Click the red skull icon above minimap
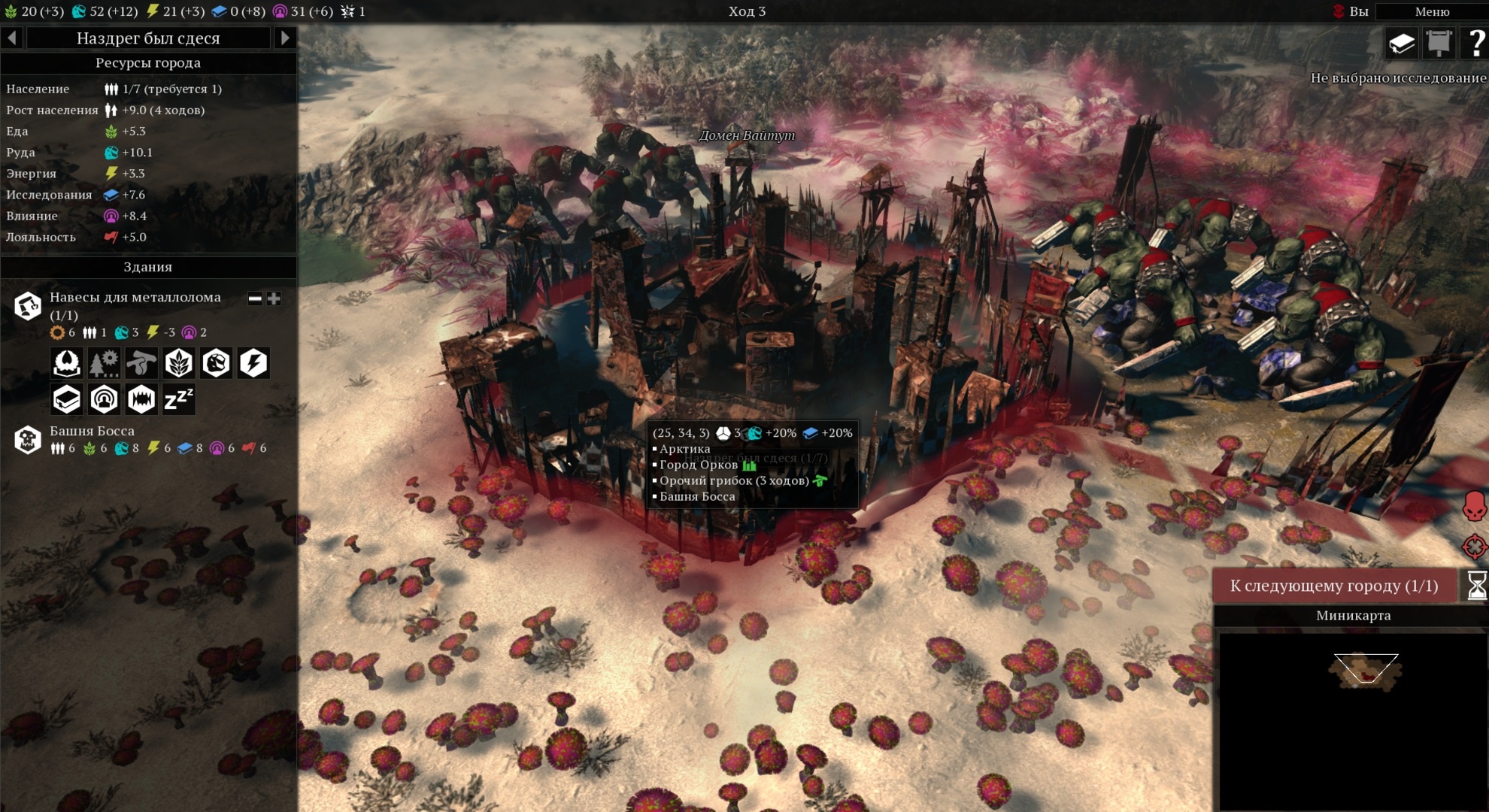 [1475, 506]
